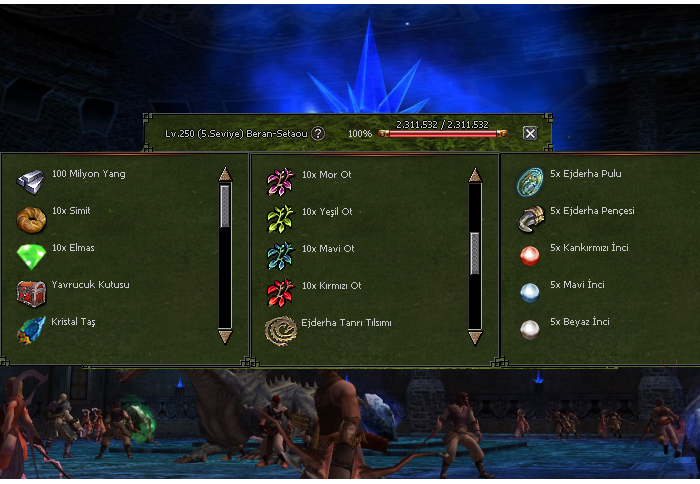700x484 pixels.
Task: Open the question mark help icon
Action: (318, 133)
